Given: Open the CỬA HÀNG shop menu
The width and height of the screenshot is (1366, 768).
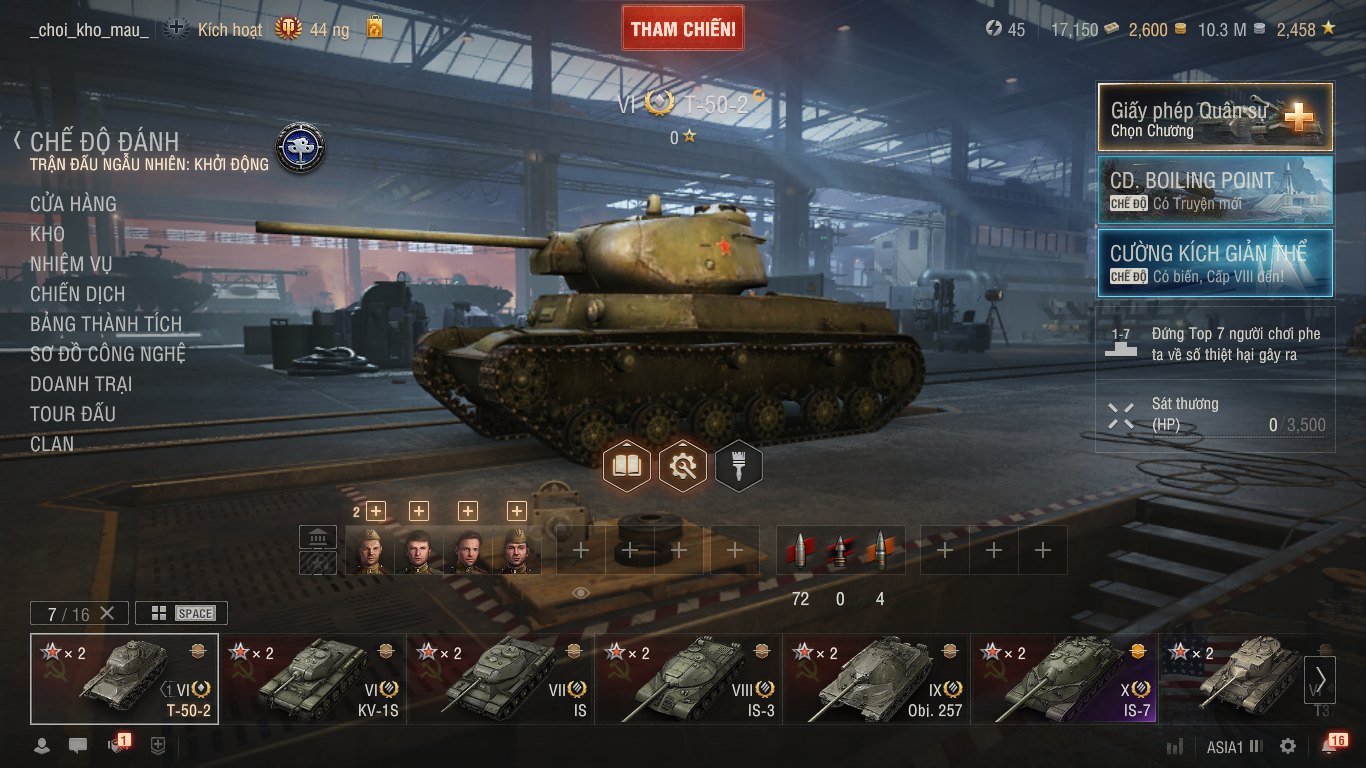Looking at the screenshot, I should [73, 204].
